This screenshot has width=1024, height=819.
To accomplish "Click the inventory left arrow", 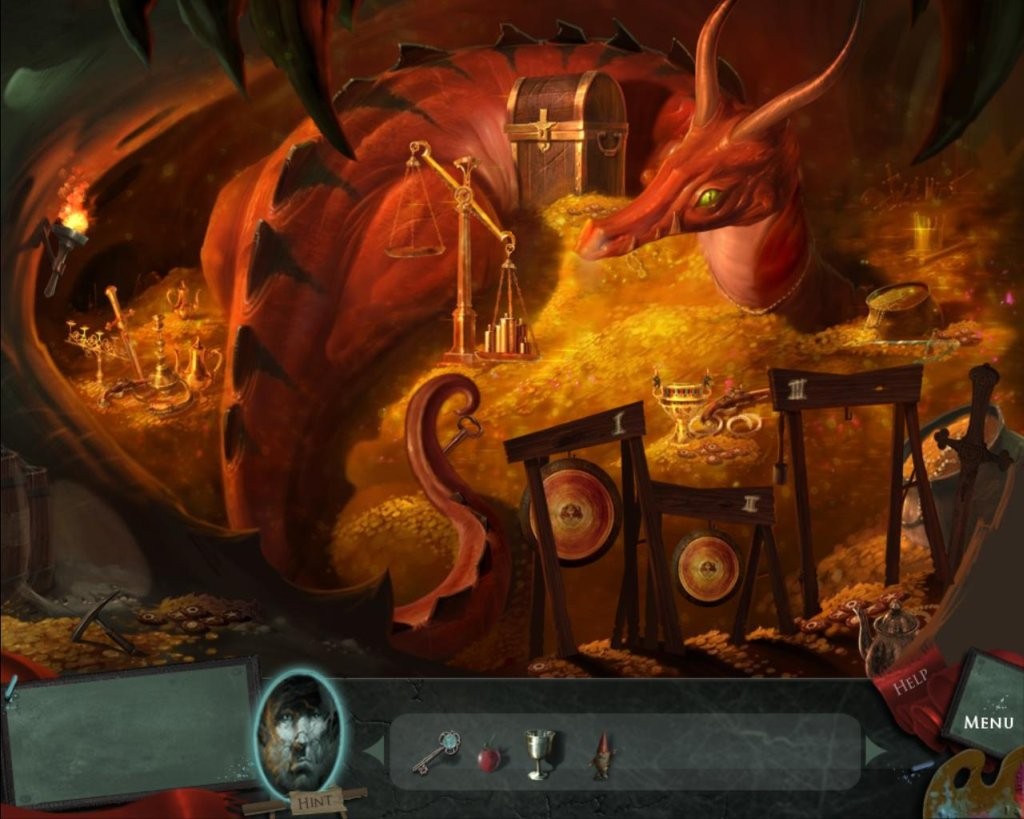I will [x=372, y=750].
